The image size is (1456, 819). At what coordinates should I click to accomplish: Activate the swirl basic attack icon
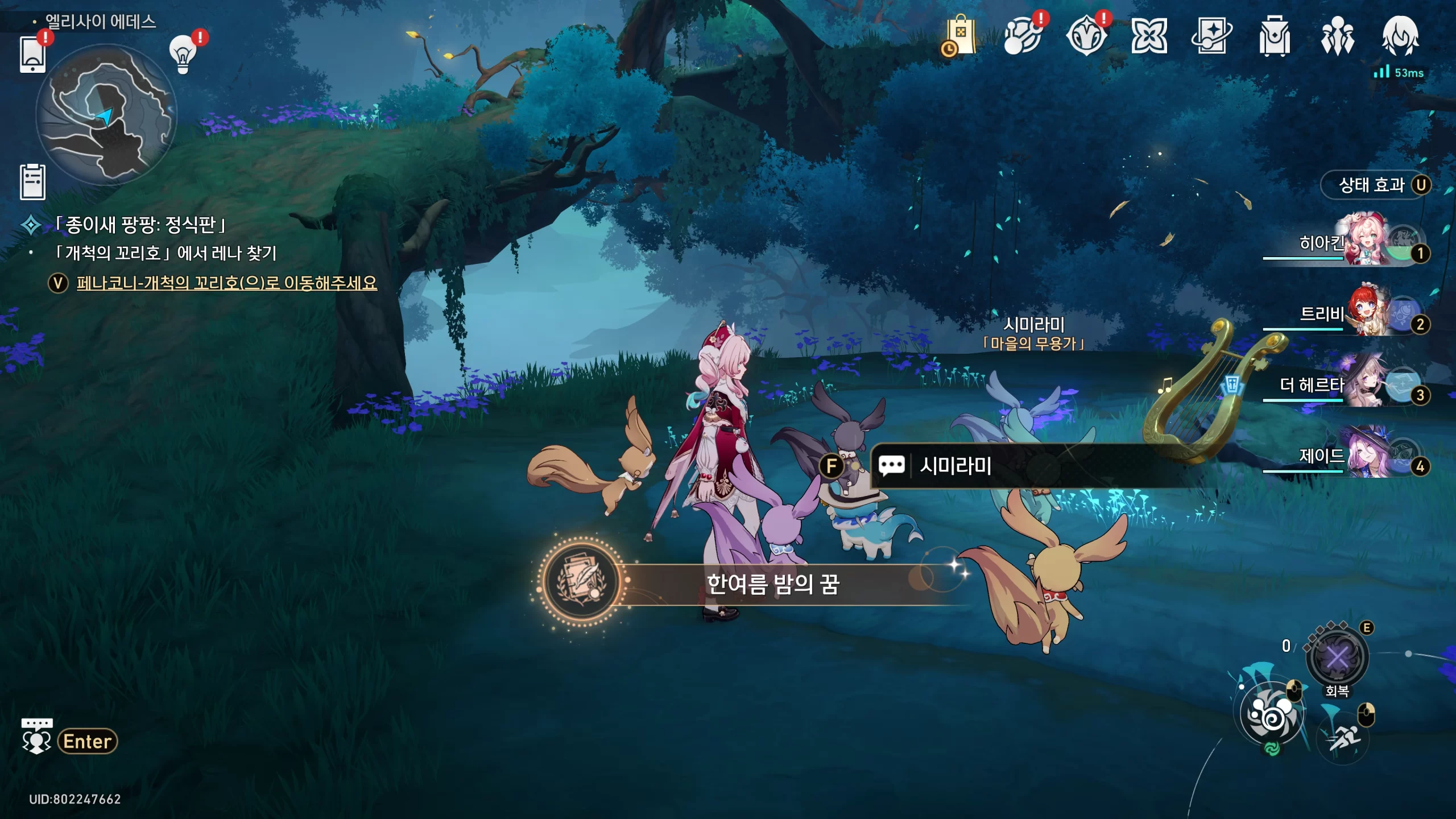(1272, 714)
